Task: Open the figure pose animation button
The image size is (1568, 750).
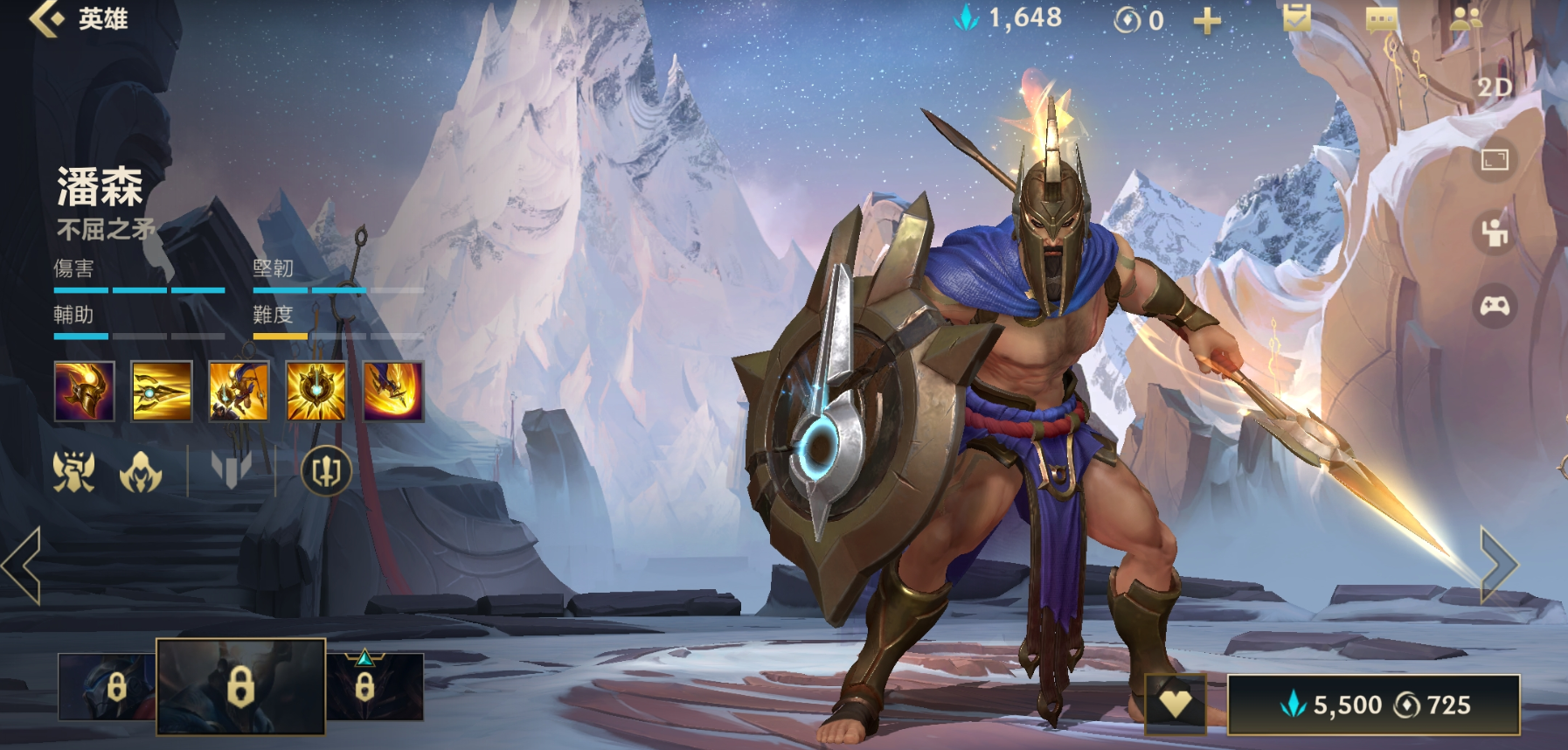Action: [x=1495, y=233]
